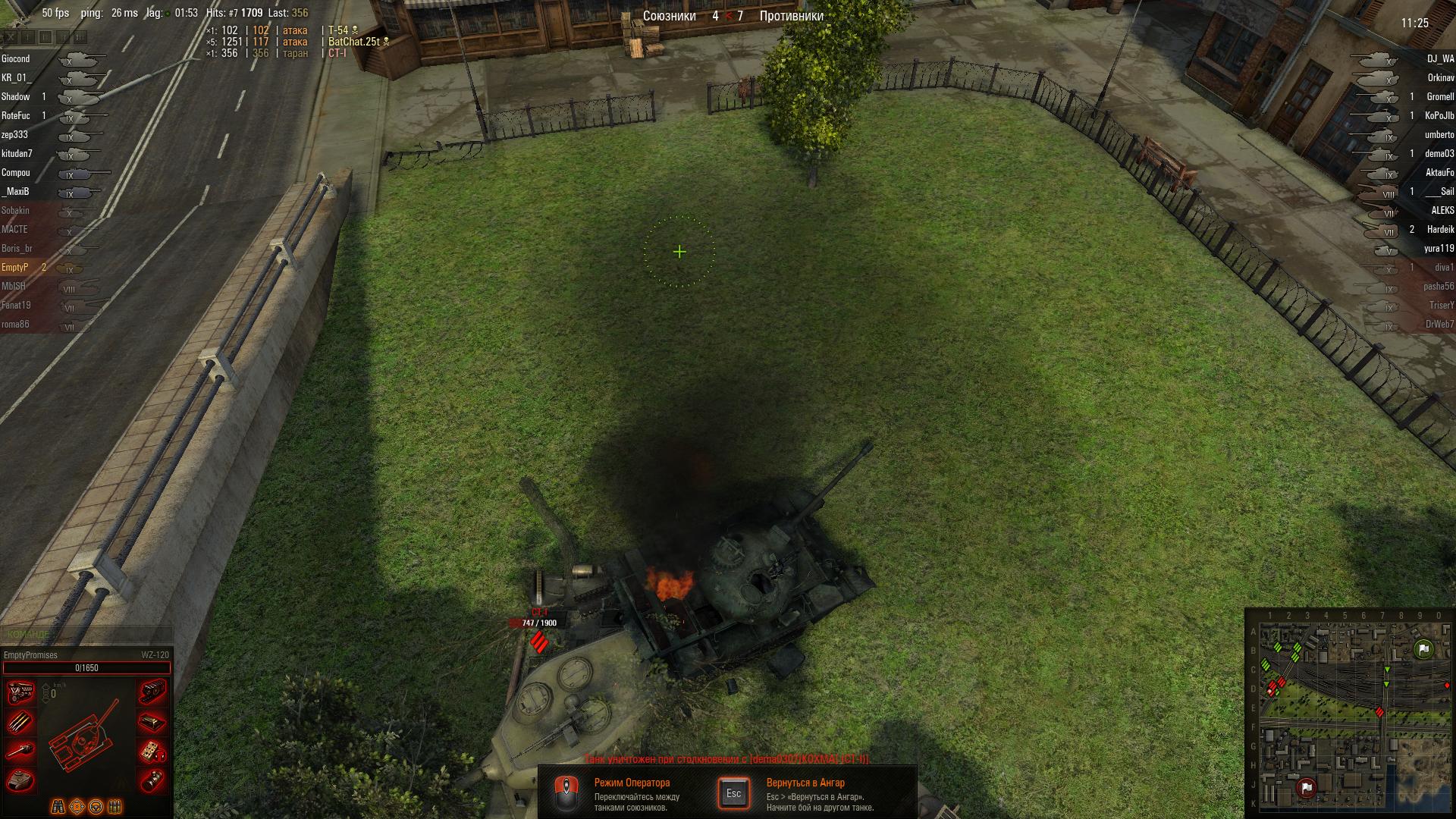Image resolution: width=1456 pixels, height=819 pixels.
Task: Click the turret module icon
Action: [x=20, y=780]
